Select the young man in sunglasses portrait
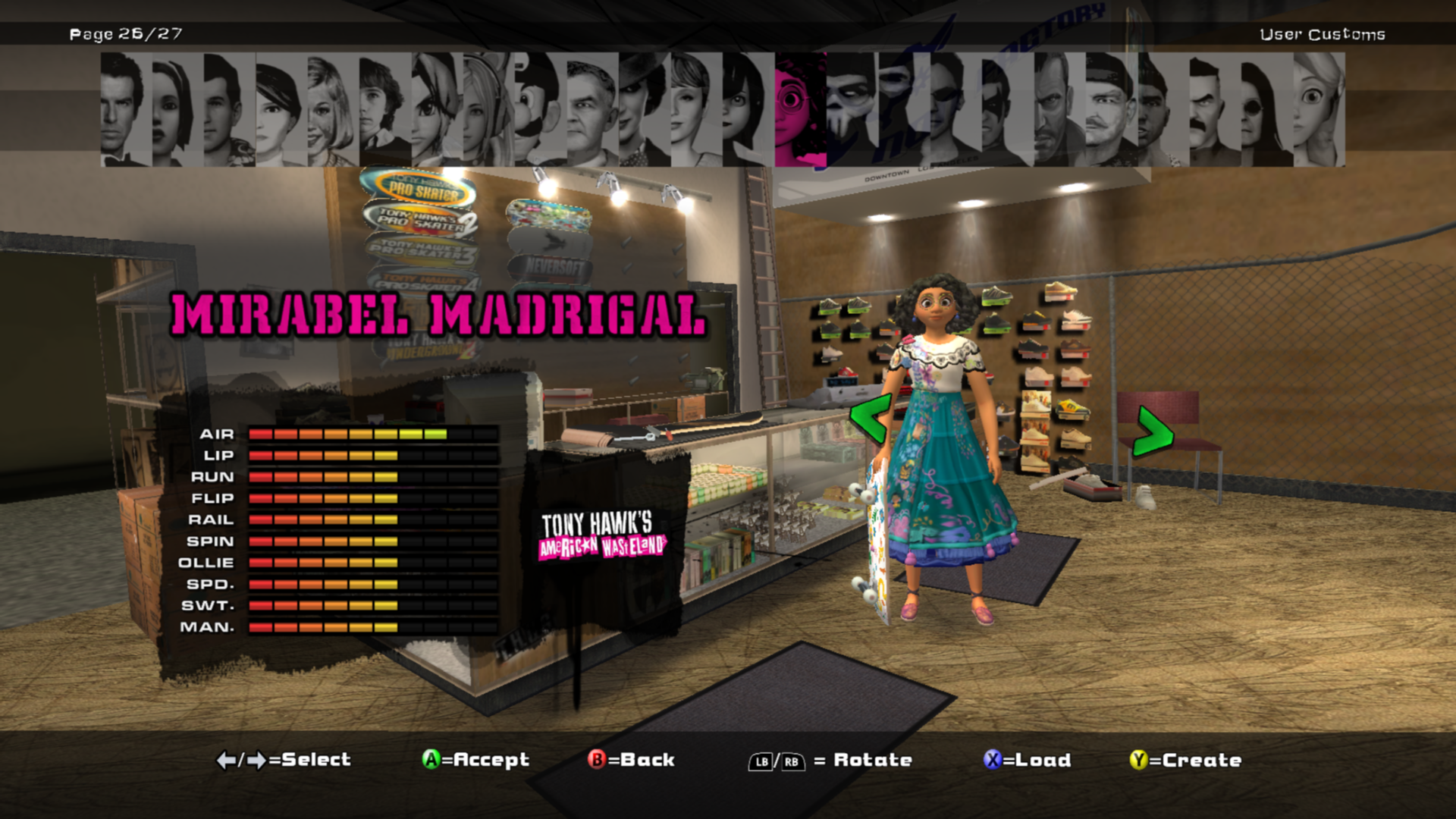This screenshot has width=1456, height=819. (x=955, y=110)
